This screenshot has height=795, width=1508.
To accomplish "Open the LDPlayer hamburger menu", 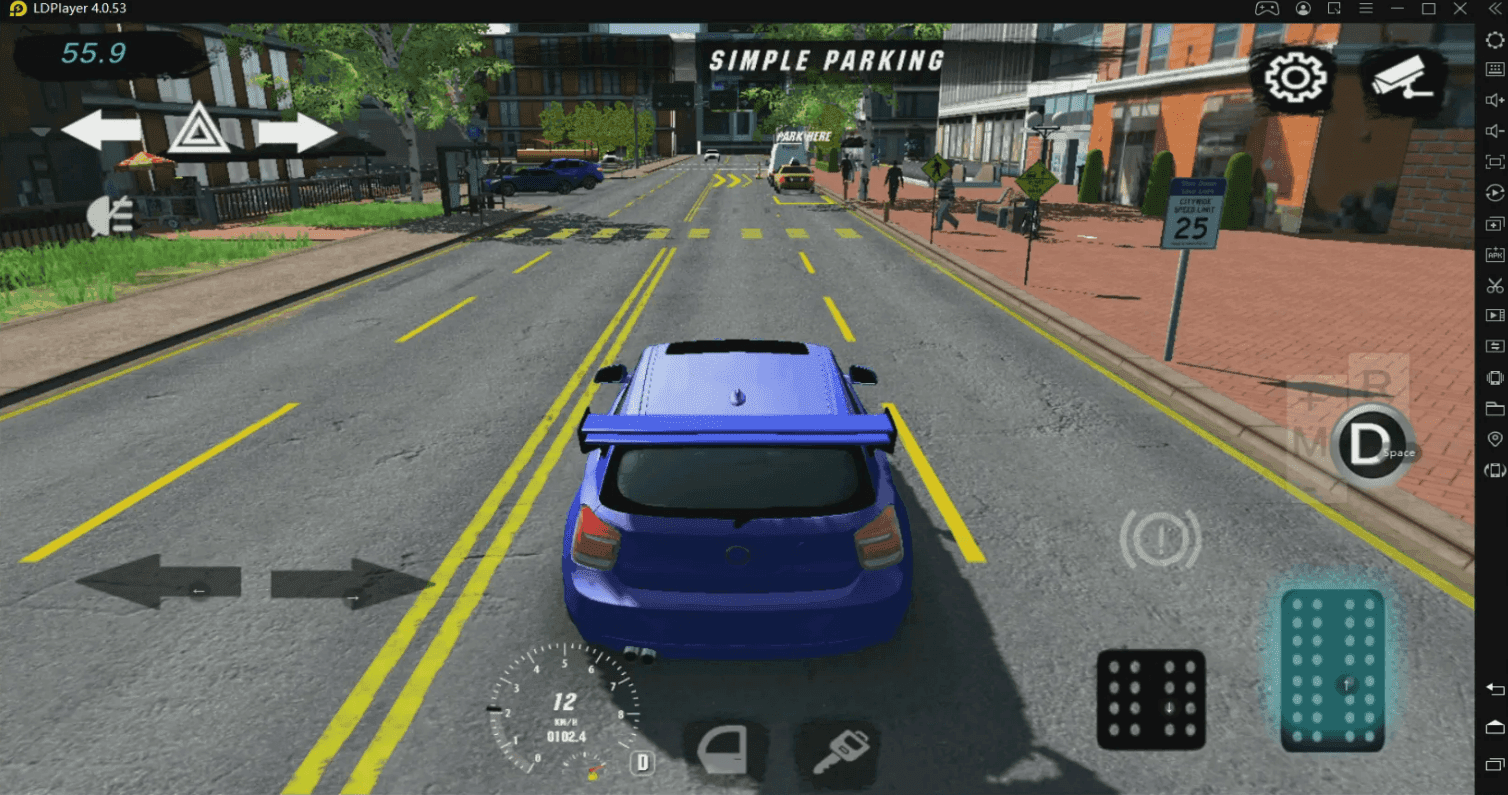I will pyautogui.click(x=1365, y=8).
